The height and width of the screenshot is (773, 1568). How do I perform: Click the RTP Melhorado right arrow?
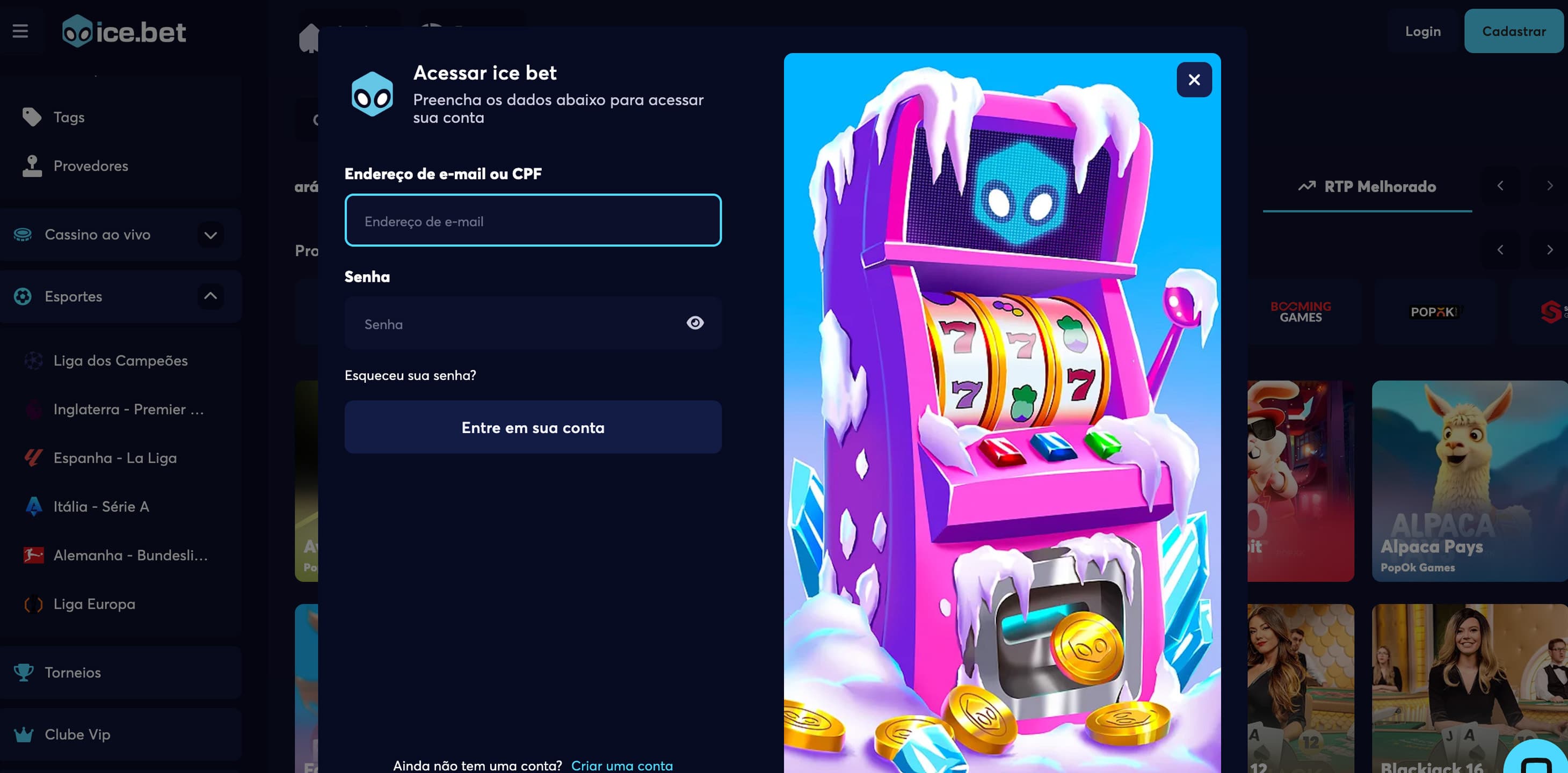pyautogui.click(x=1550, y=186)
